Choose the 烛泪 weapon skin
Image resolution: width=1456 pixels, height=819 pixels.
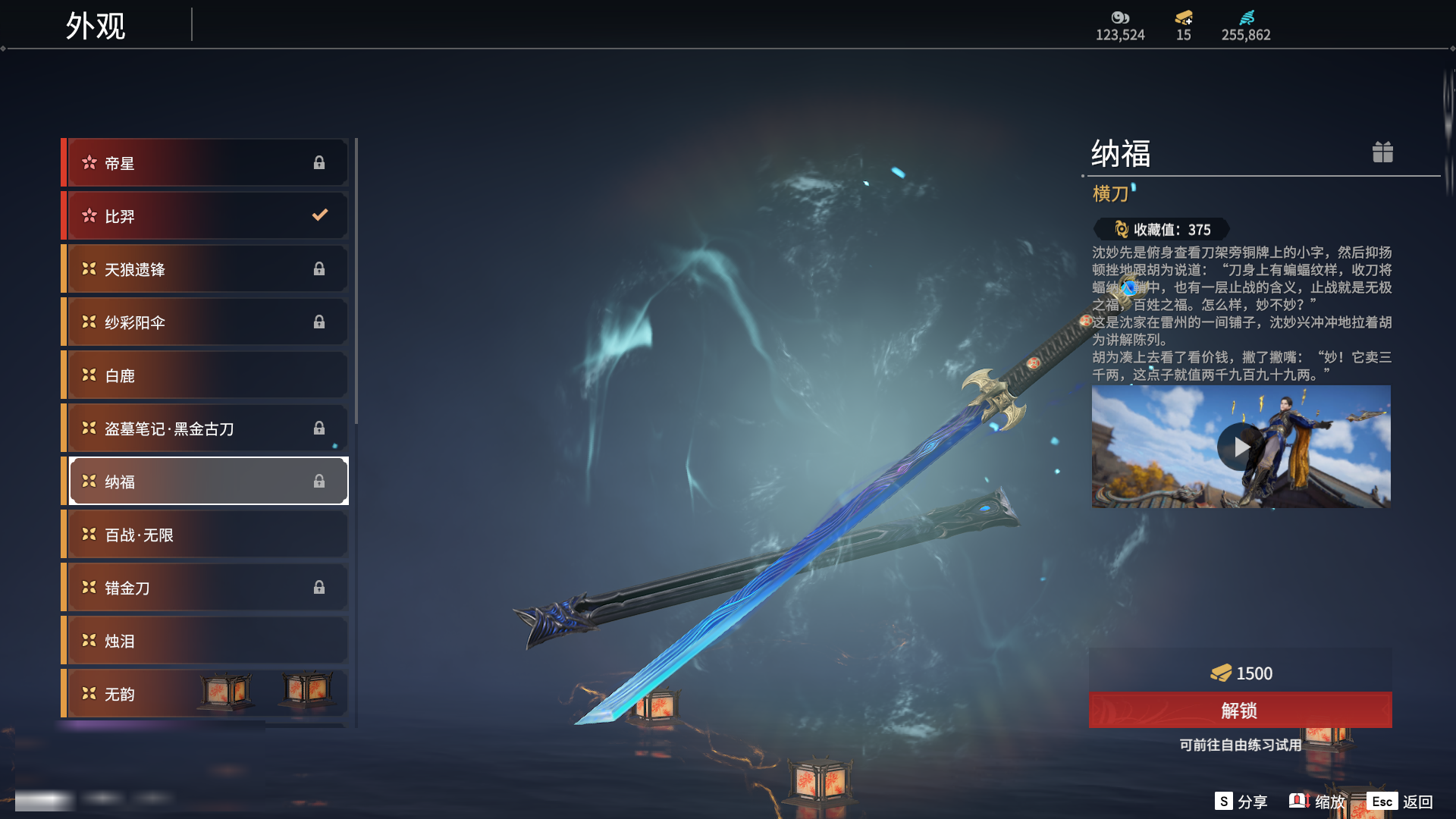point(206,641)
